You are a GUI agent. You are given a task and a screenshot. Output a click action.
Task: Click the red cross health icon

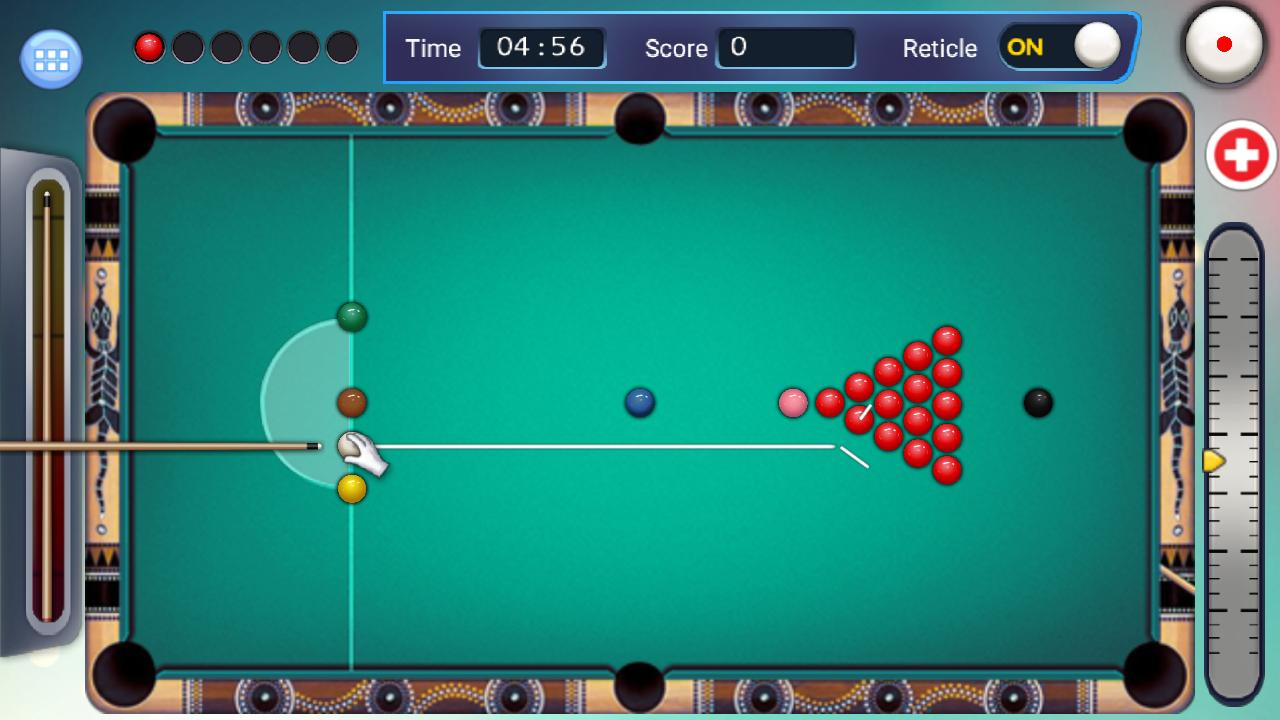tap(1243, 155)
